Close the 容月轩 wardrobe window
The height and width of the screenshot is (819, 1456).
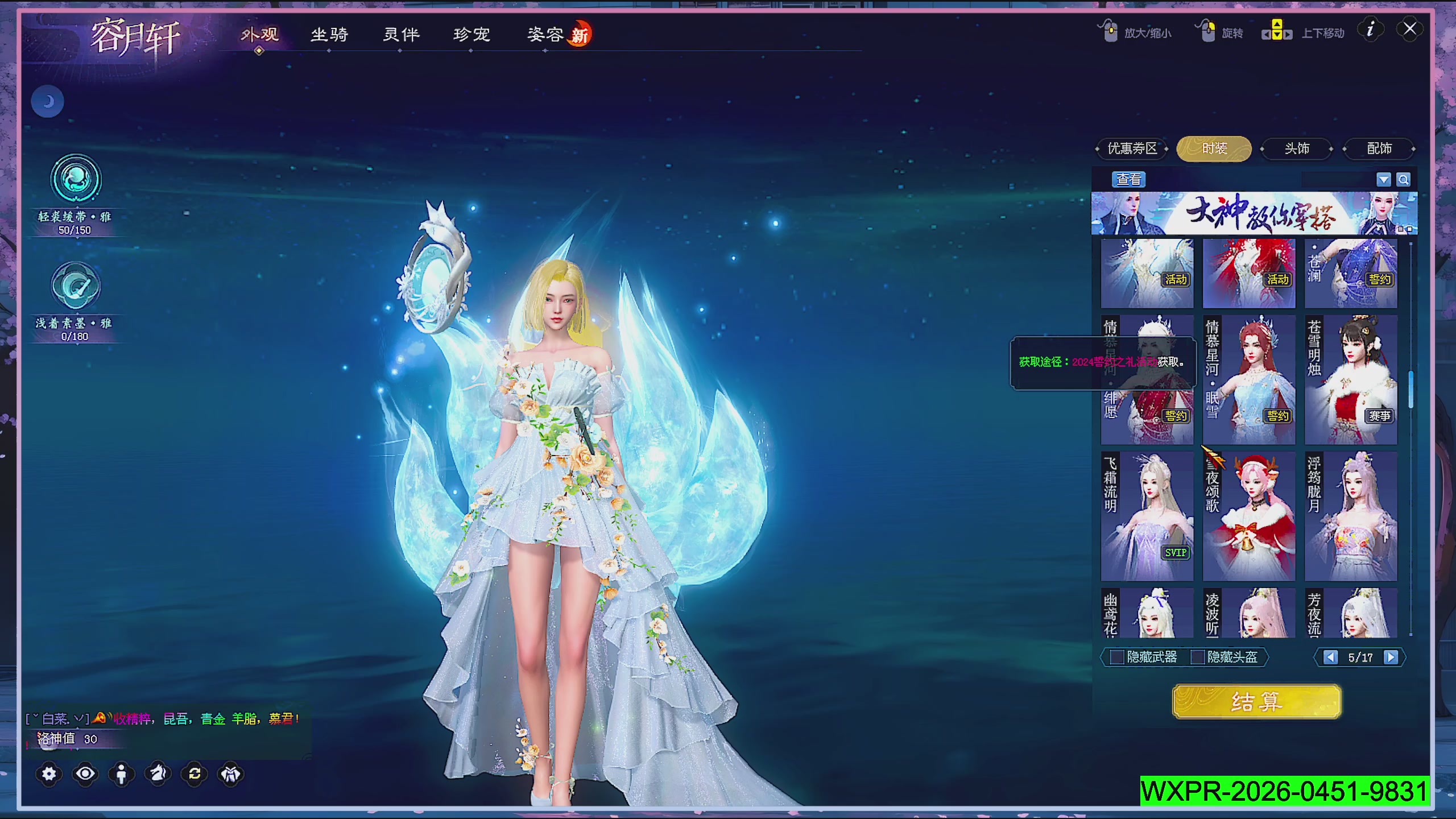coord(1409,29)
